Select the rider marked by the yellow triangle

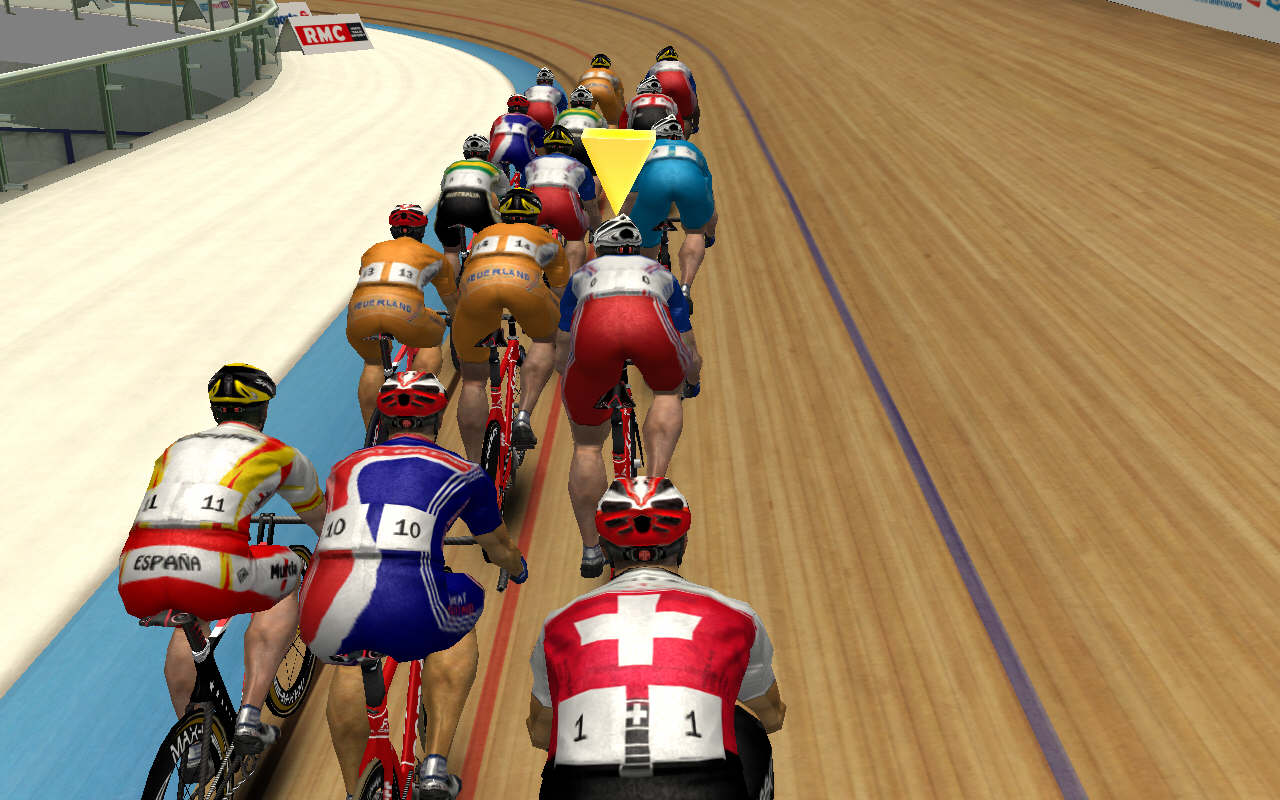pyautogui.click(x=624, y=320)
